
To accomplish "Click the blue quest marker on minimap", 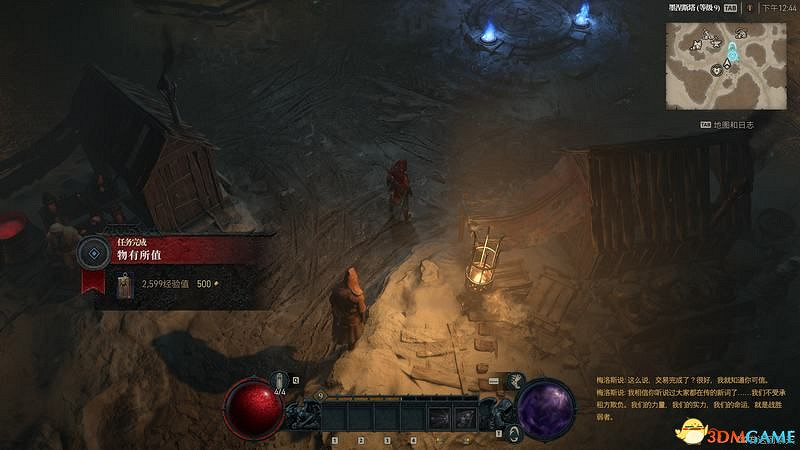I will [733, 47].
